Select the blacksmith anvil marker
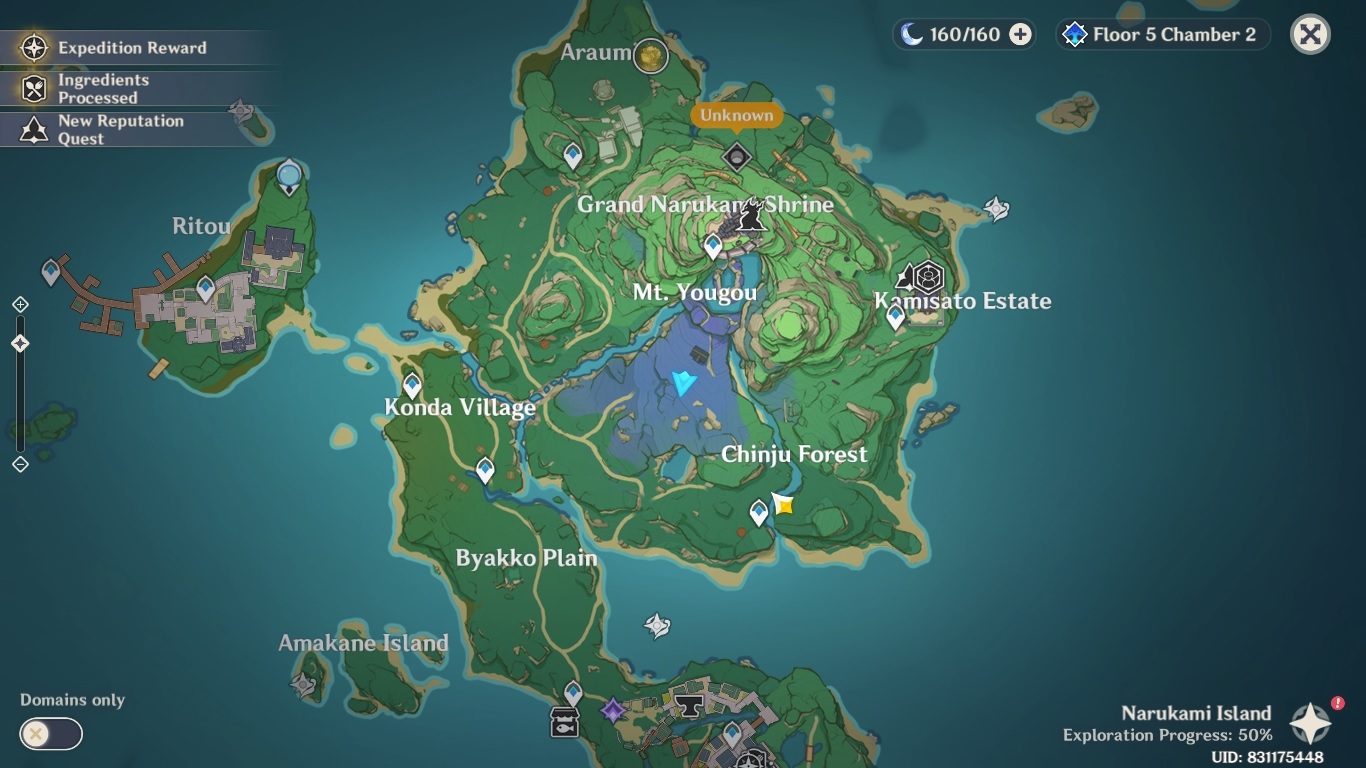 pos(688,705)
